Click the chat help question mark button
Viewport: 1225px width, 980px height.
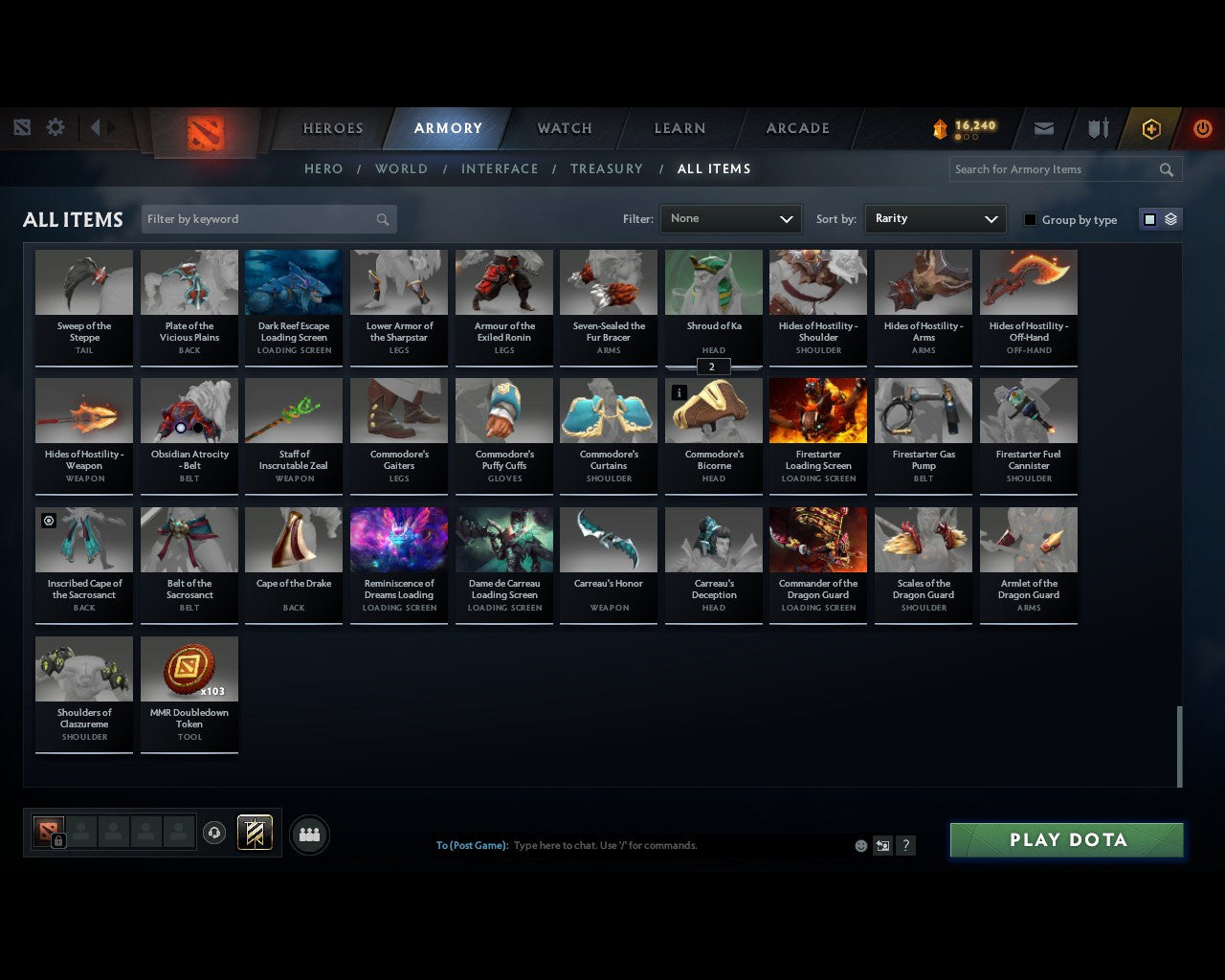(905, 845)
